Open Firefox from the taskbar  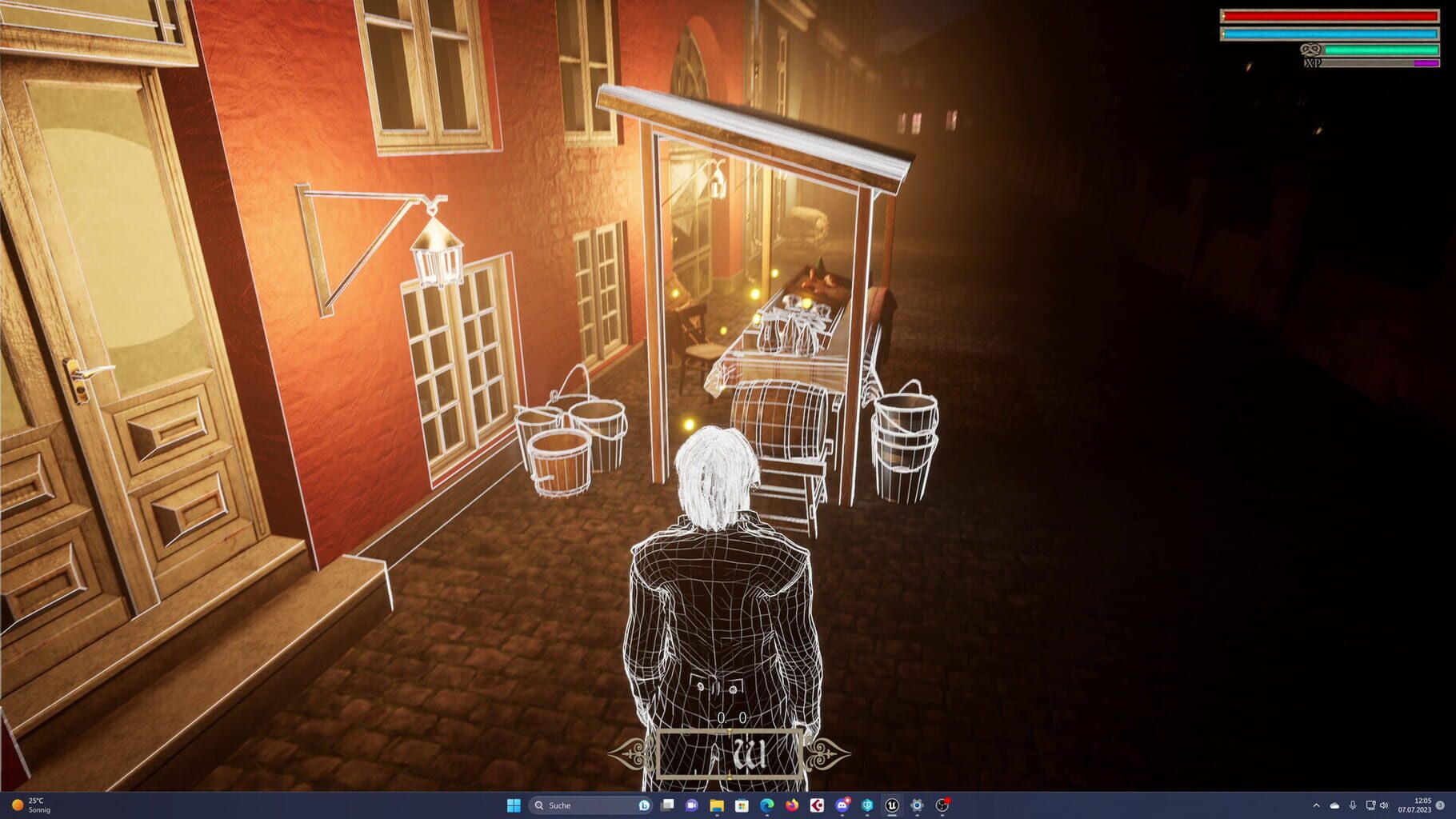pyautogui.click(x=792, y=806)
